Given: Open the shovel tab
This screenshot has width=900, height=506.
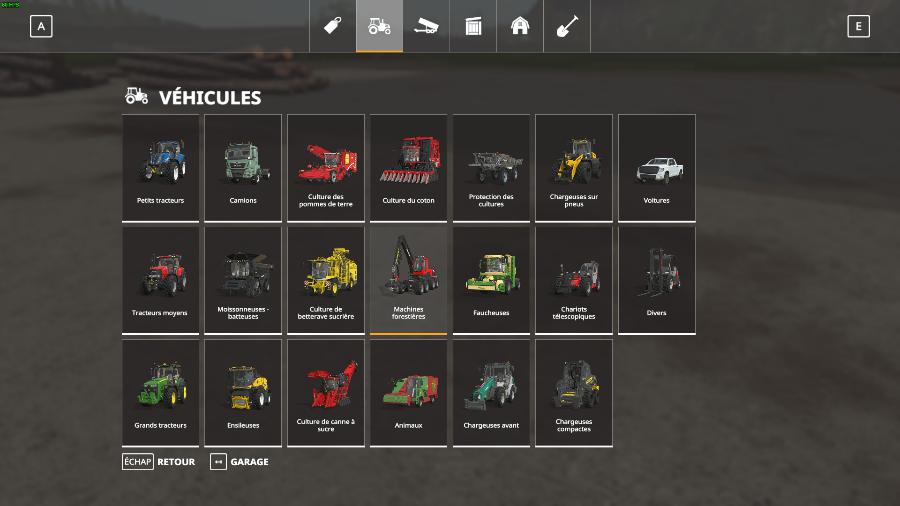Looking at the screenshot, I should [x=567, y=26].
